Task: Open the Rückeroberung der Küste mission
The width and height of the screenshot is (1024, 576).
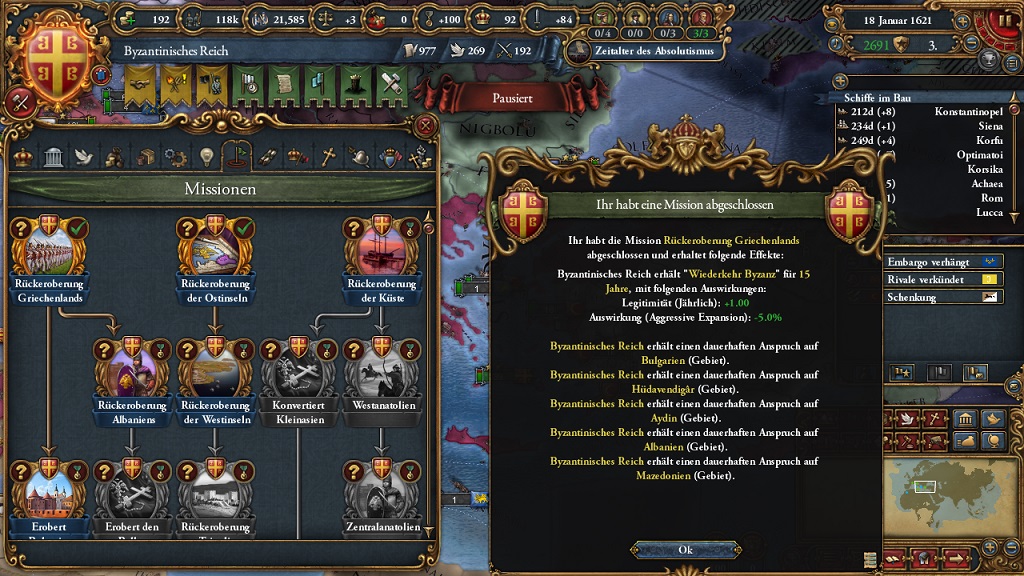Action: pyautogui.click(x=381, y=244)
